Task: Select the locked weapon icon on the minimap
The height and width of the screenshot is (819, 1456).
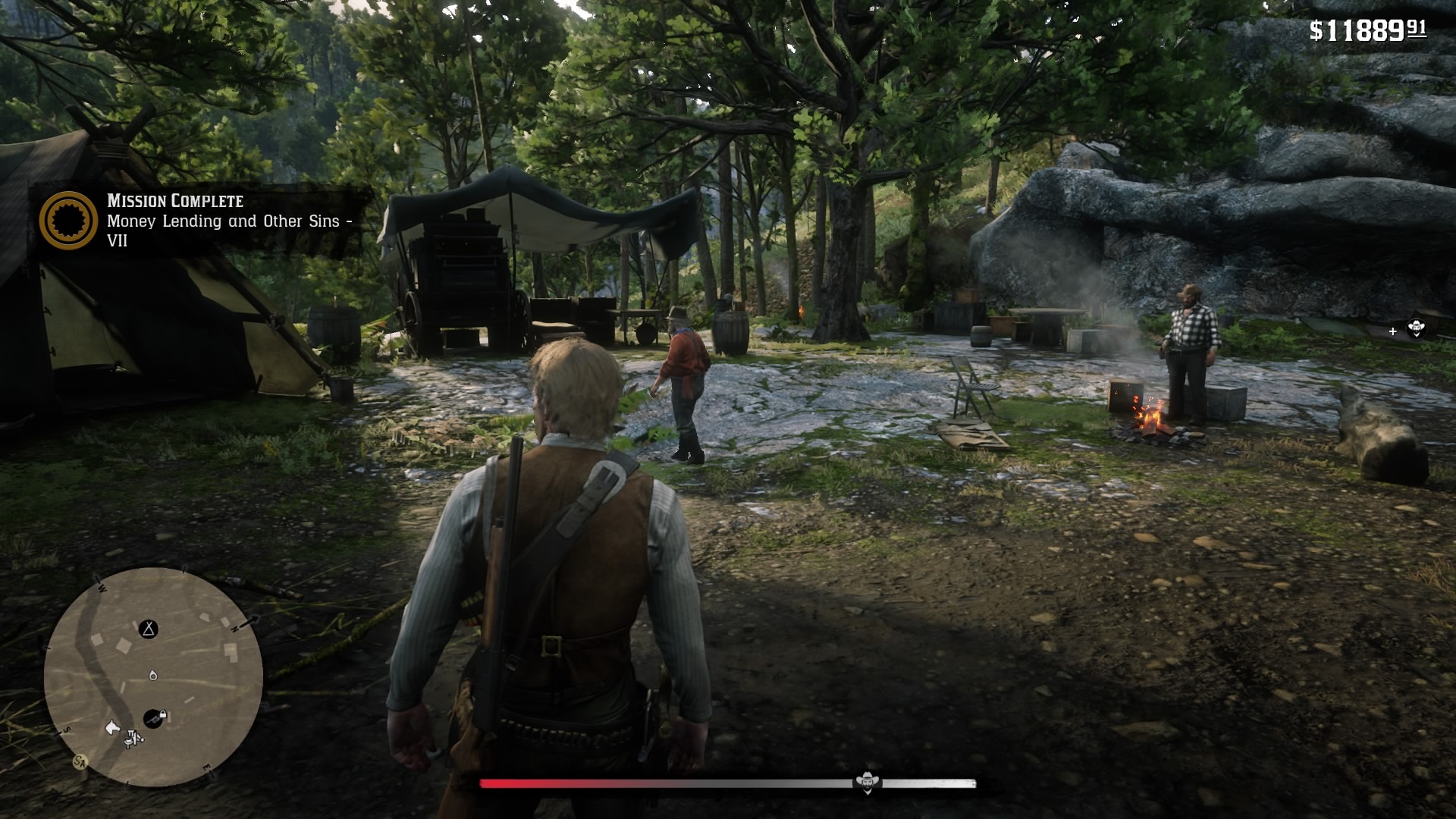Action: click(x=155, y=717)
